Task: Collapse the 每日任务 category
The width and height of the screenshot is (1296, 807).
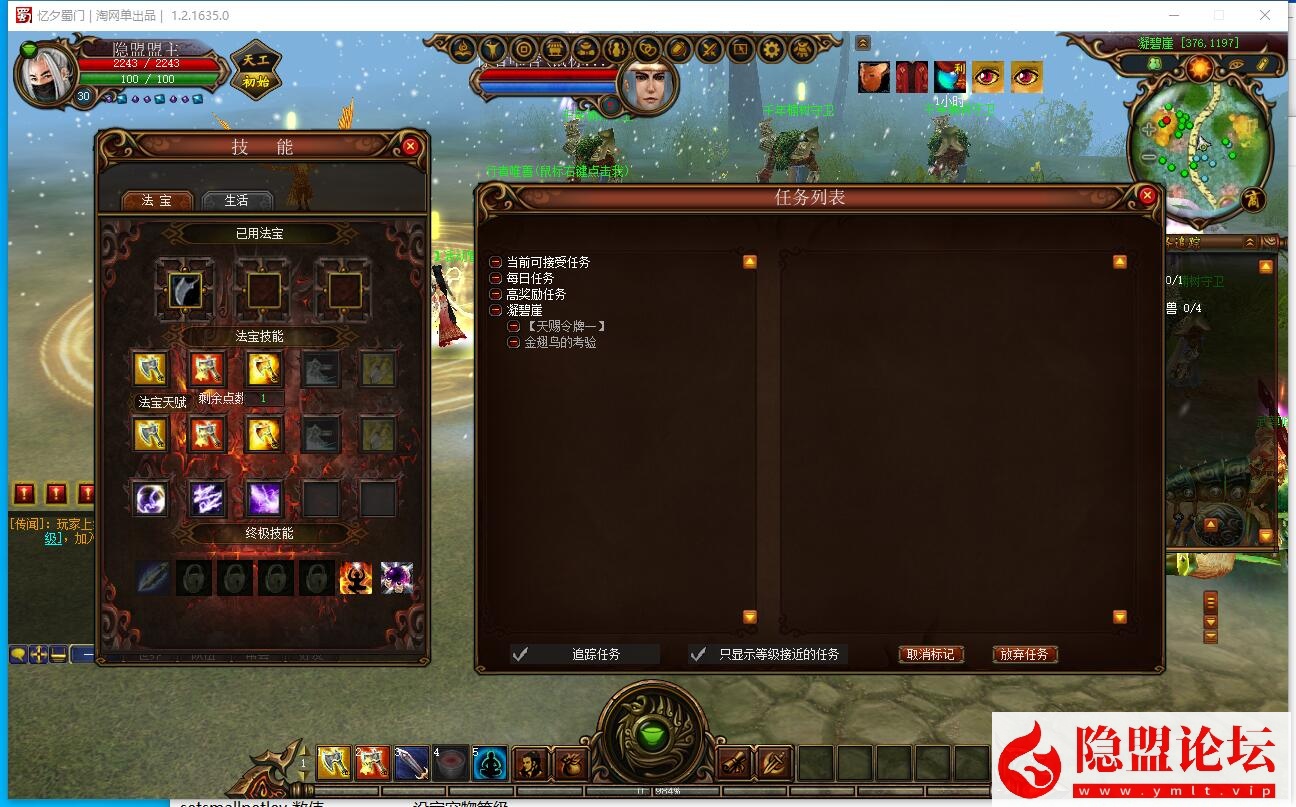Action: (x=495, y=278)
